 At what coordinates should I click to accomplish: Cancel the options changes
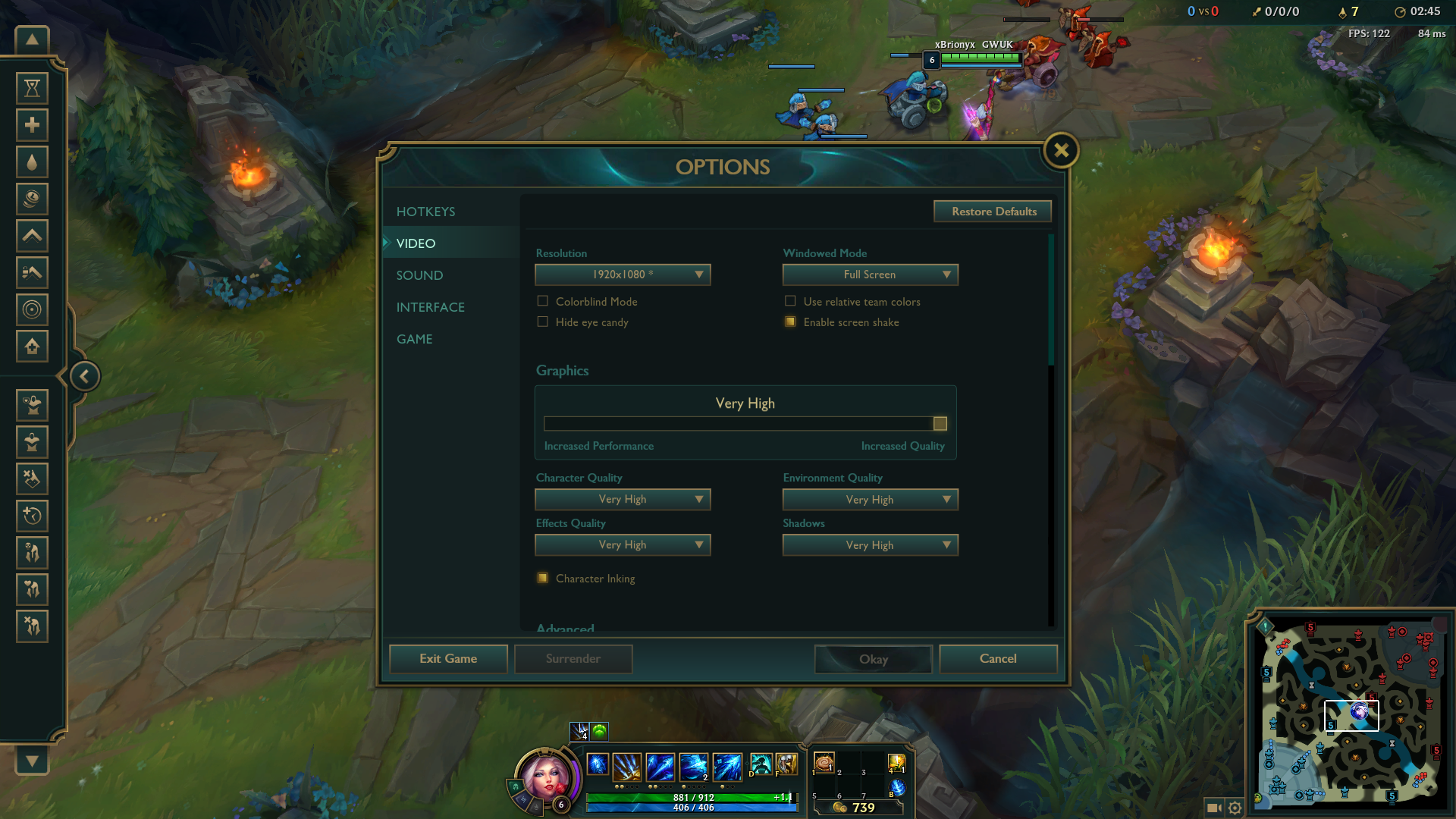click(x=997, y=658)
